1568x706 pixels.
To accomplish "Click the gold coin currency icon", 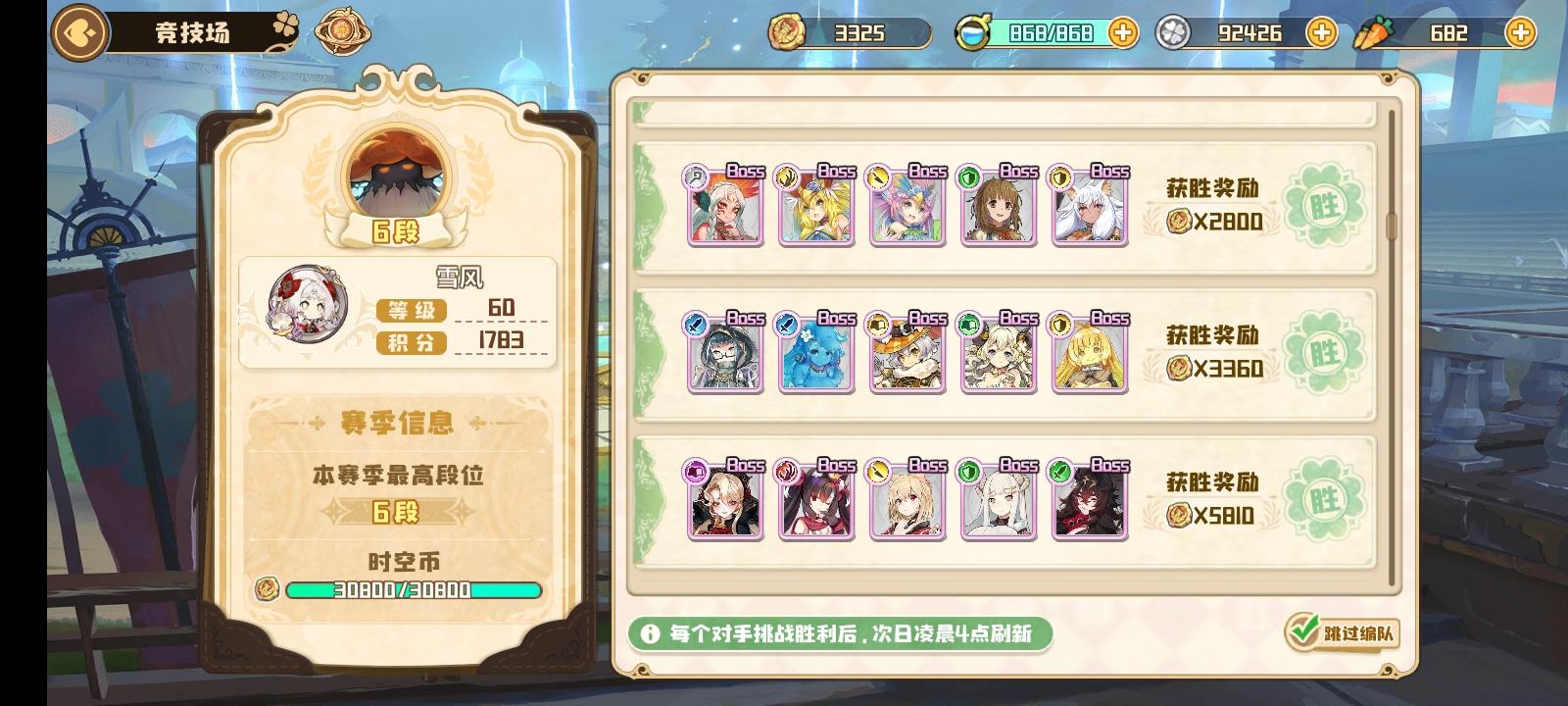I will point(789,32).
